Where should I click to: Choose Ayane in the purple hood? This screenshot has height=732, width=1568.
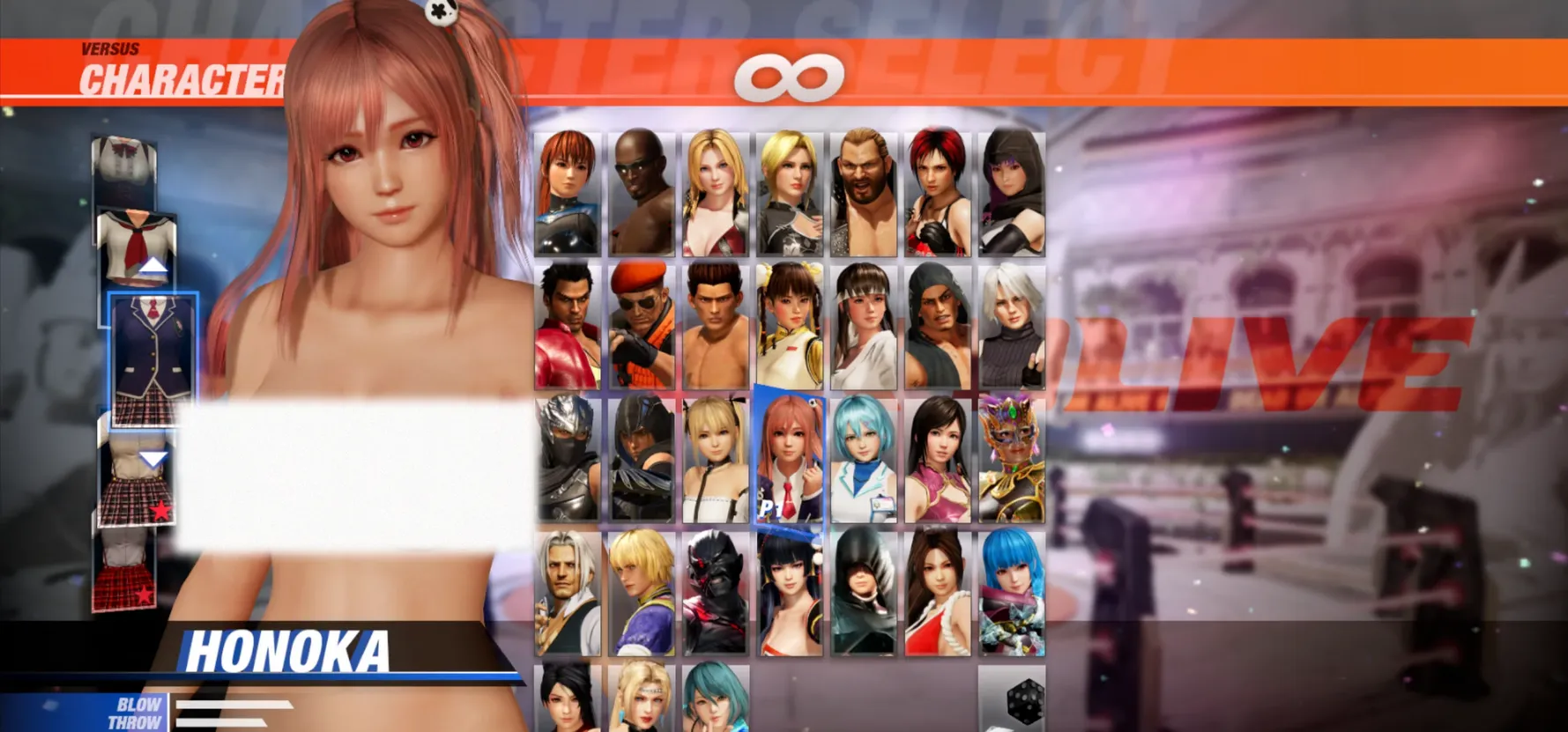[x=1011, y=194]
